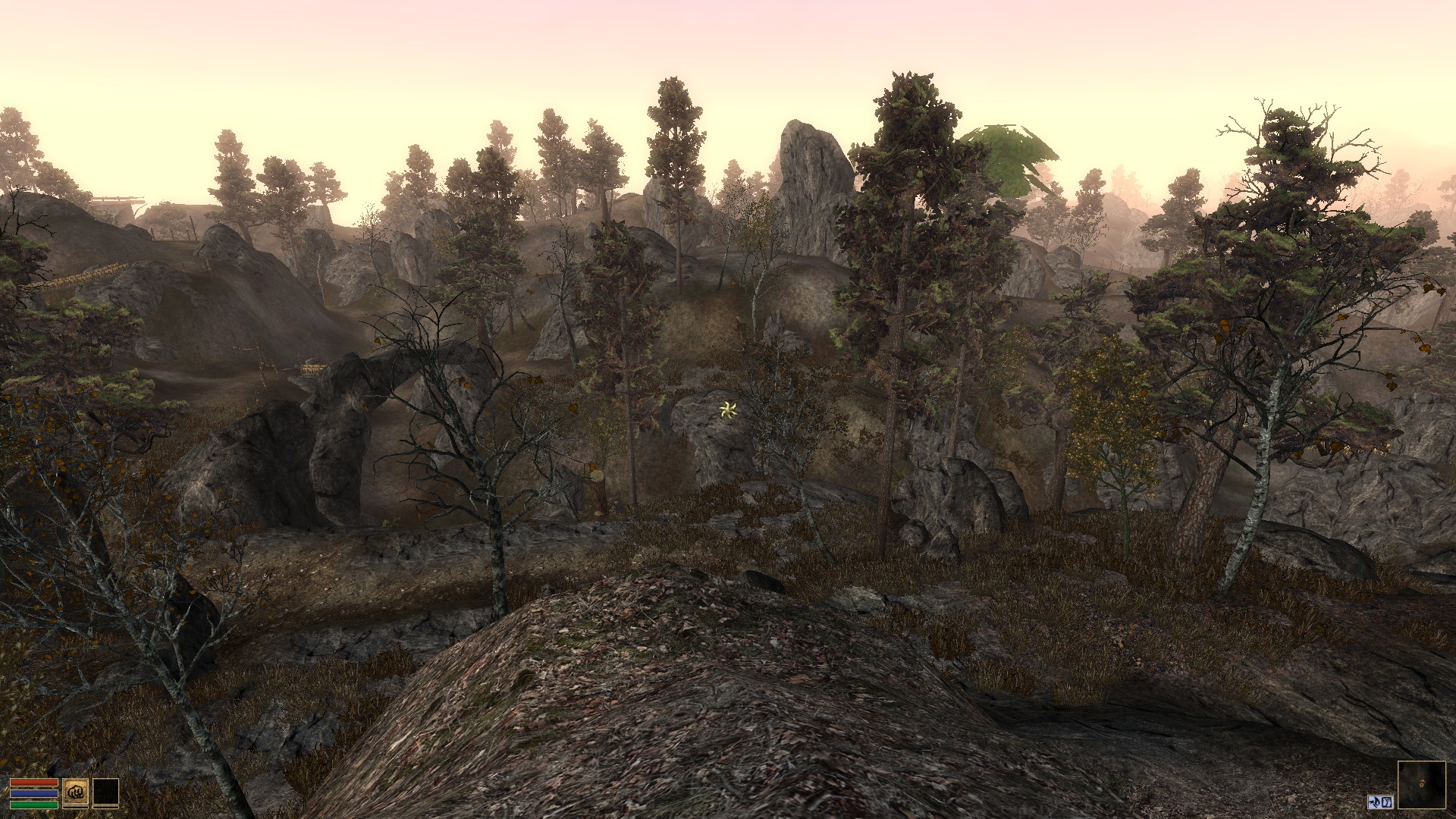This screenshot has width=1456, height=819.
Task: Click the active effects box in the corner
Action: (1381, 802)
